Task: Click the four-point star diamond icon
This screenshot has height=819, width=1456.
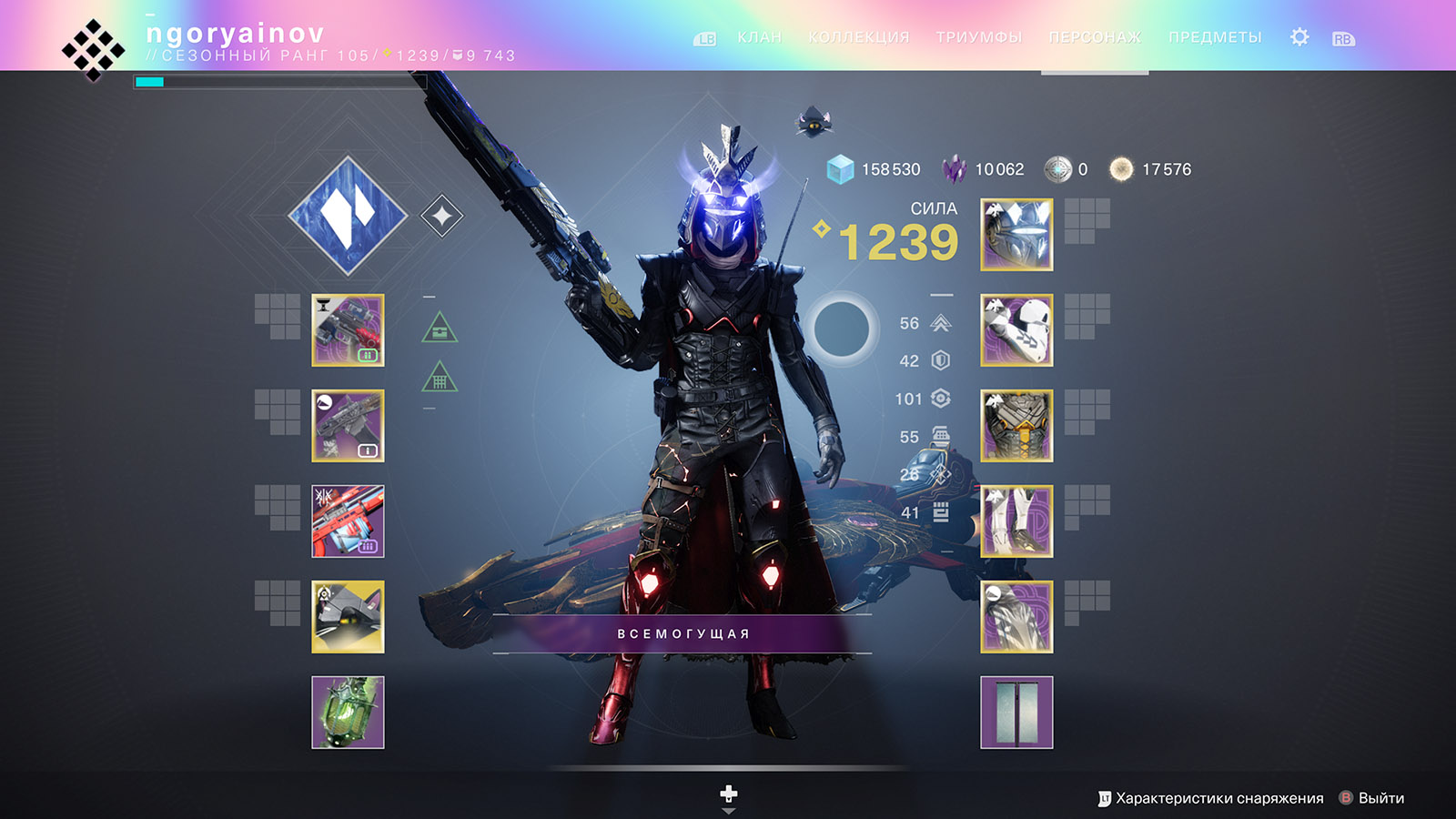Action: click(x=442, y=217)
